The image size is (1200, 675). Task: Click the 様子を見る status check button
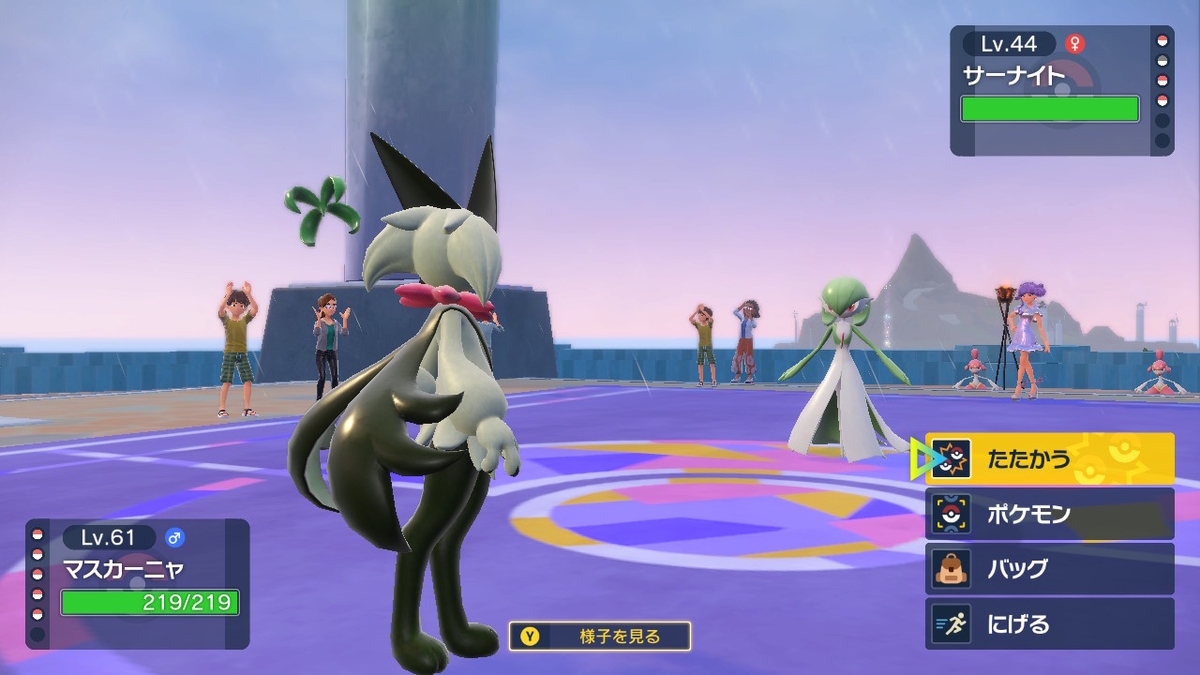pyautogui.click(x=599, y=636)
